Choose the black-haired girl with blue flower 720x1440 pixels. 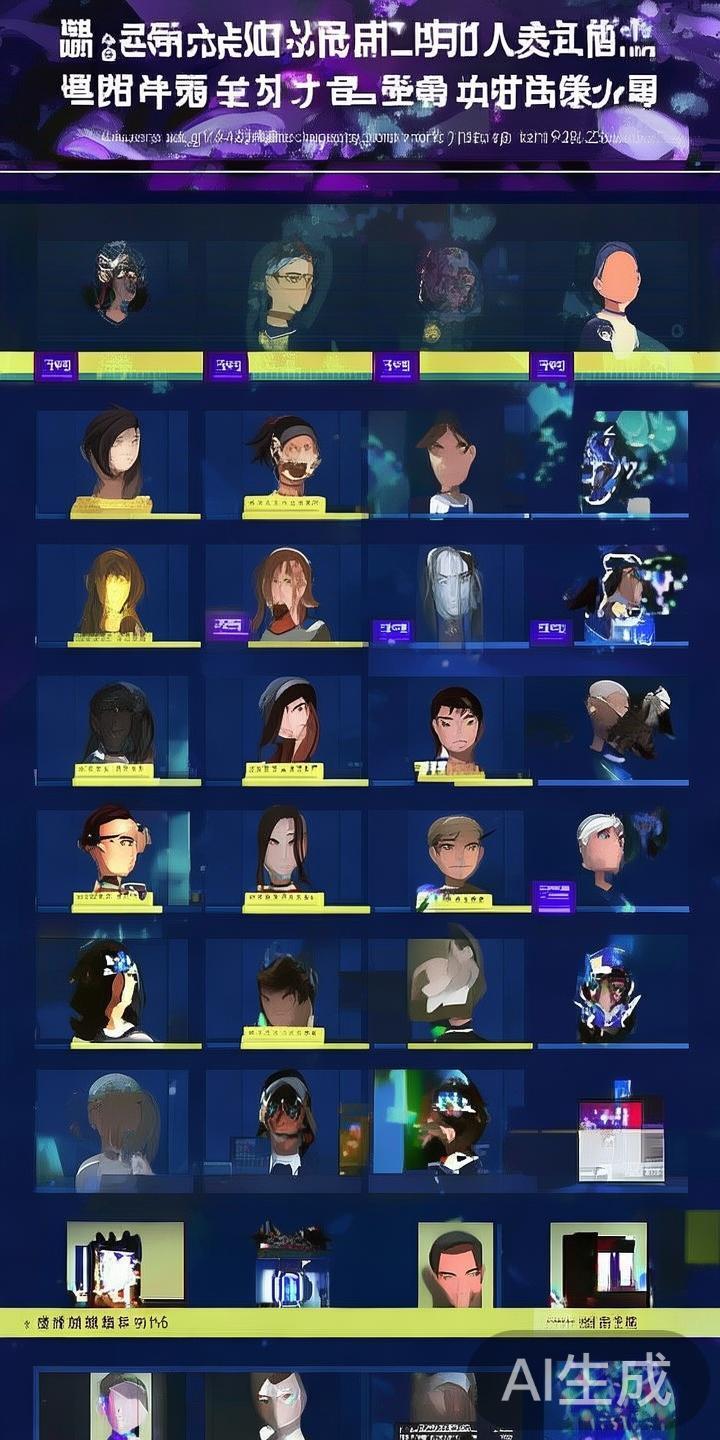tap(108, 988)
